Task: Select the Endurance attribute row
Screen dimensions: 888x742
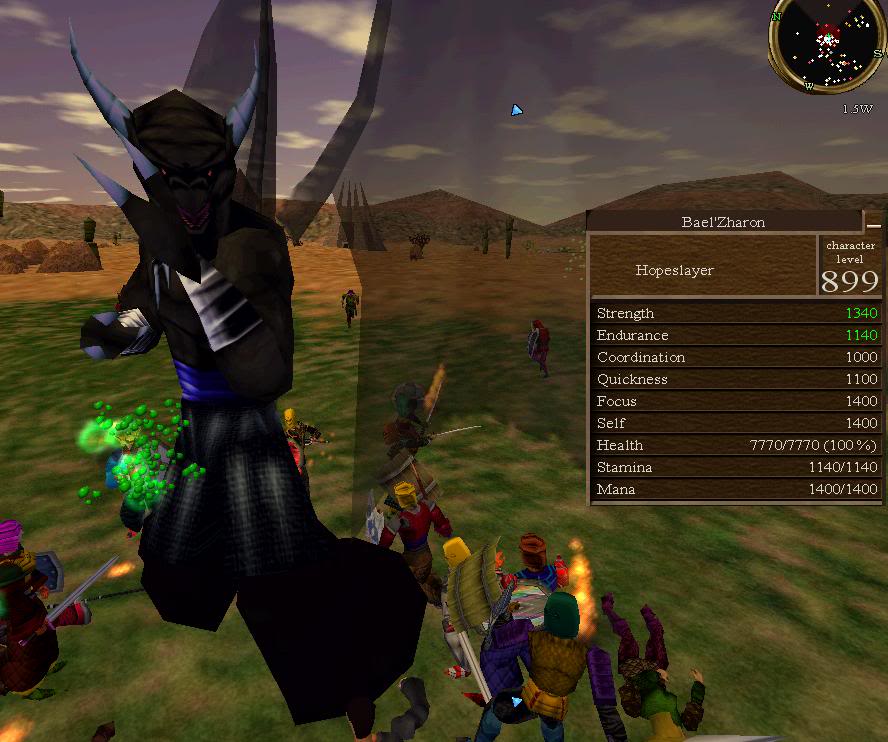Action: coord(736,335)
